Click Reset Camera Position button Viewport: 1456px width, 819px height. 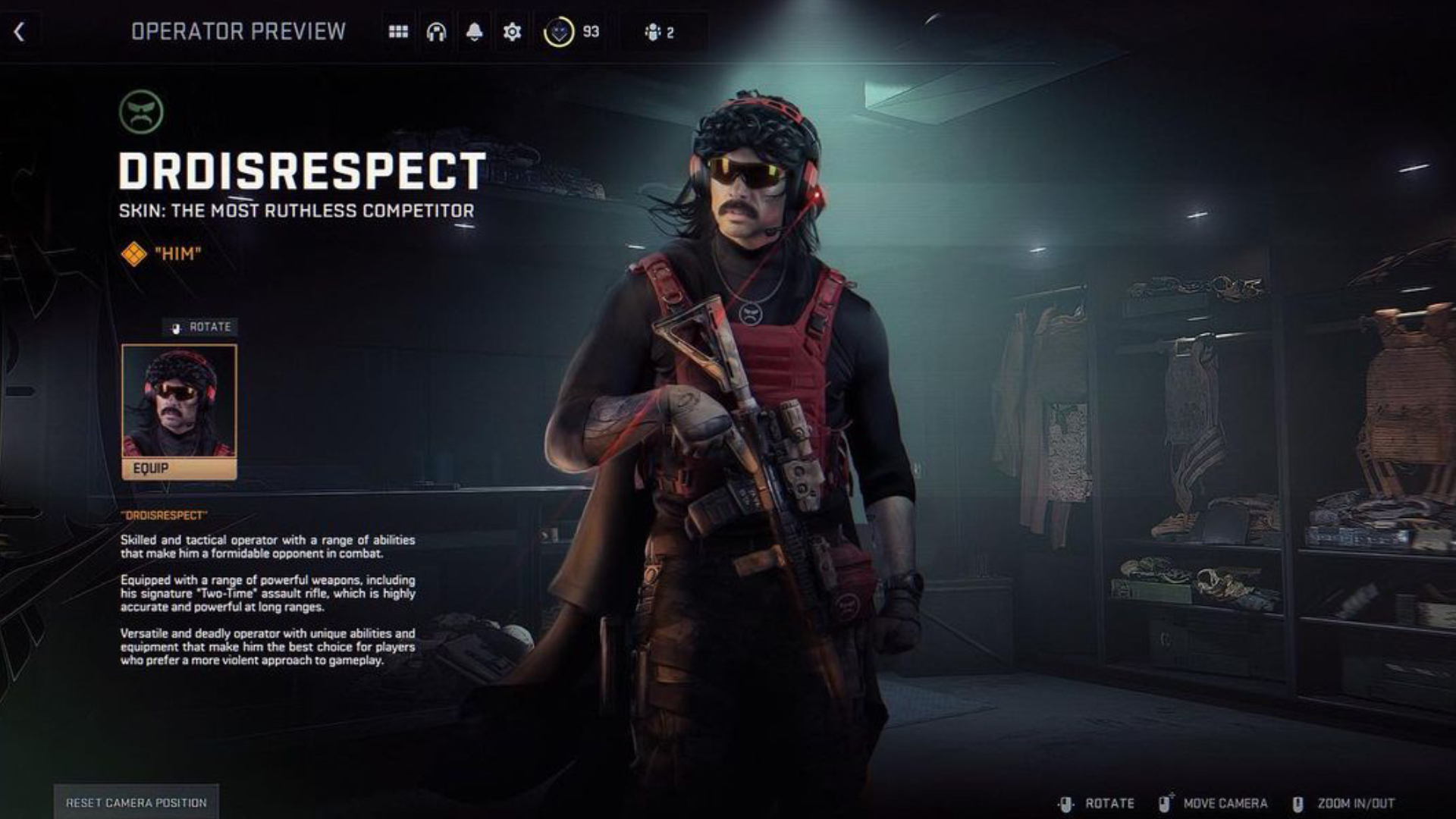pos(136,802)
